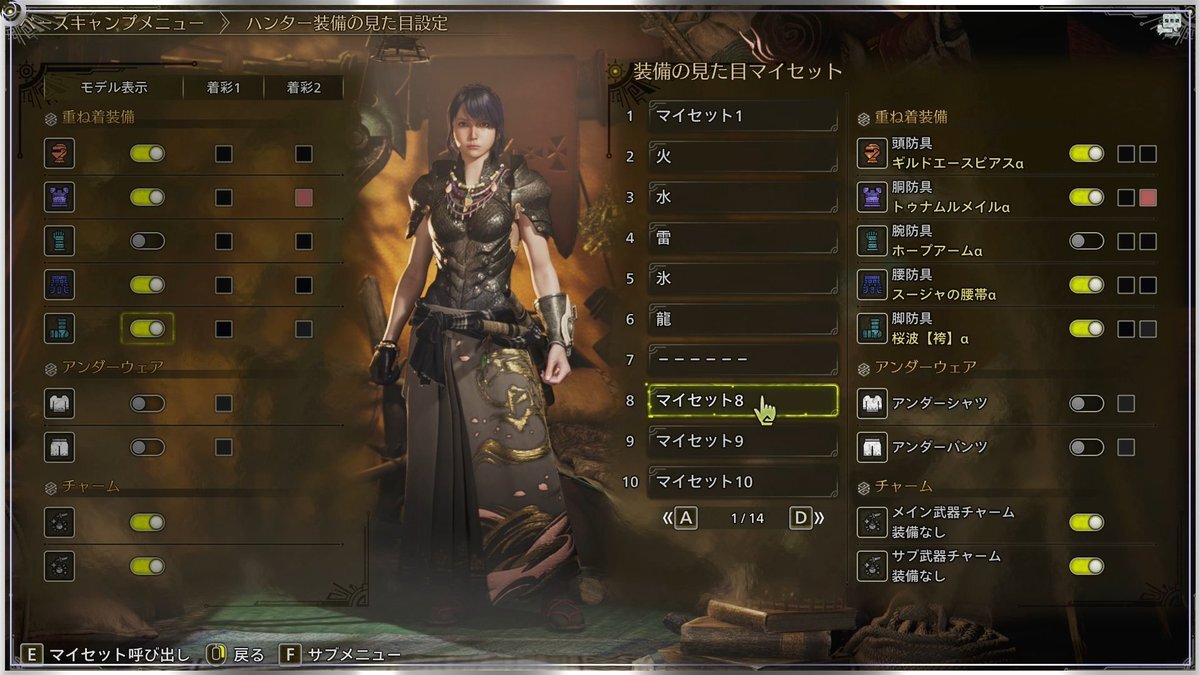Screen dimensions: 1200x675
Task: Choose マイセット10 in the list
Action: pyautogui.click(x=742, y=482)
